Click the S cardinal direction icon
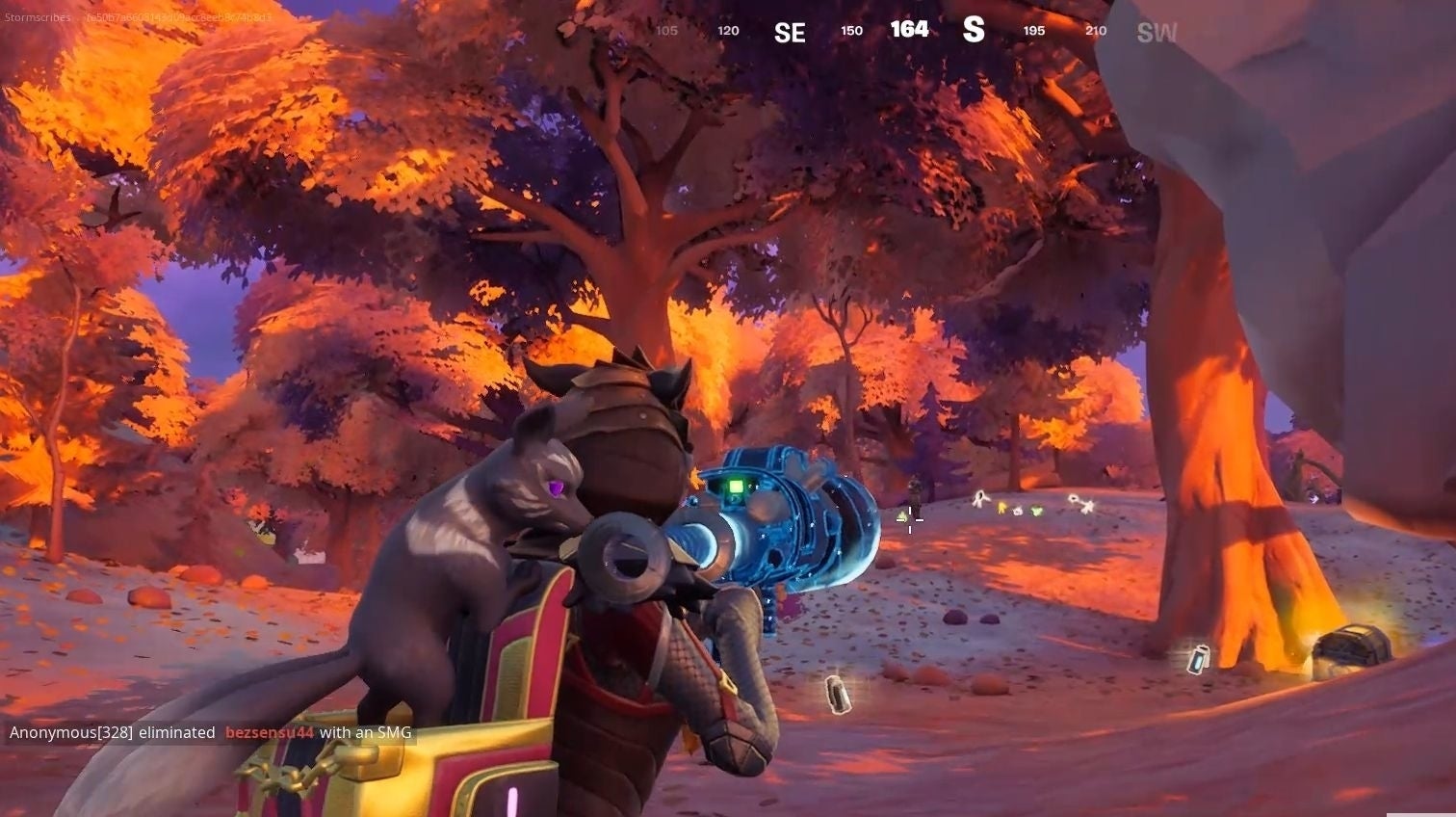The height and width of the screenshot is (817, 1456). [975, 30]
